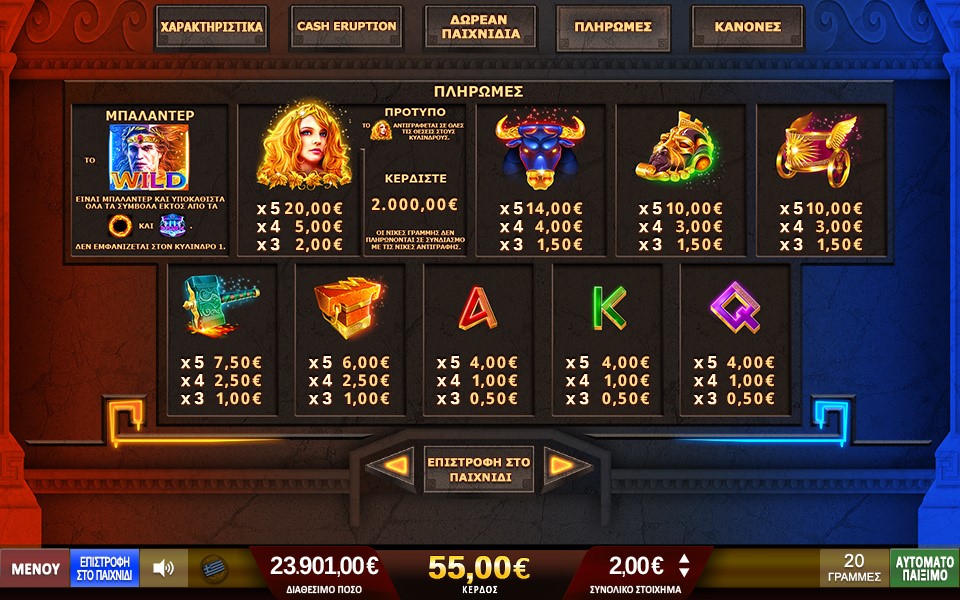Activate ΑΥΤΟΜΑΤΟ ΠΑΙΞΙΜΟ autoplay
The width and height of the screenshot is (960, 600).
pos(924,568)
